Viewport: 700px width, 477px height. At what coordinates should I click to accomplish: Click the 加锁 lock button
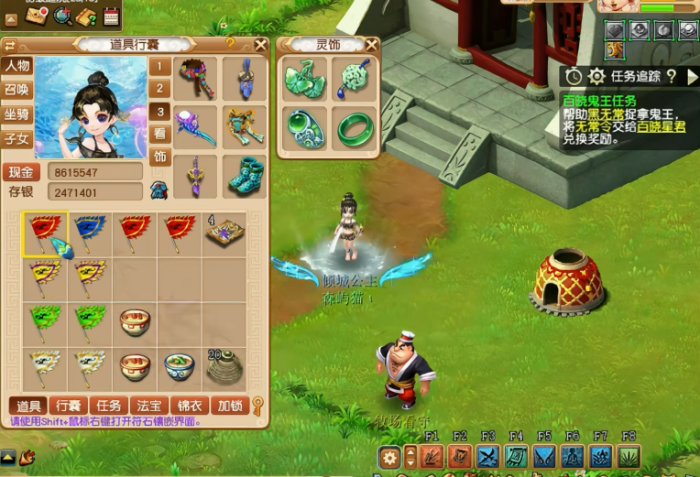(229, 406)
